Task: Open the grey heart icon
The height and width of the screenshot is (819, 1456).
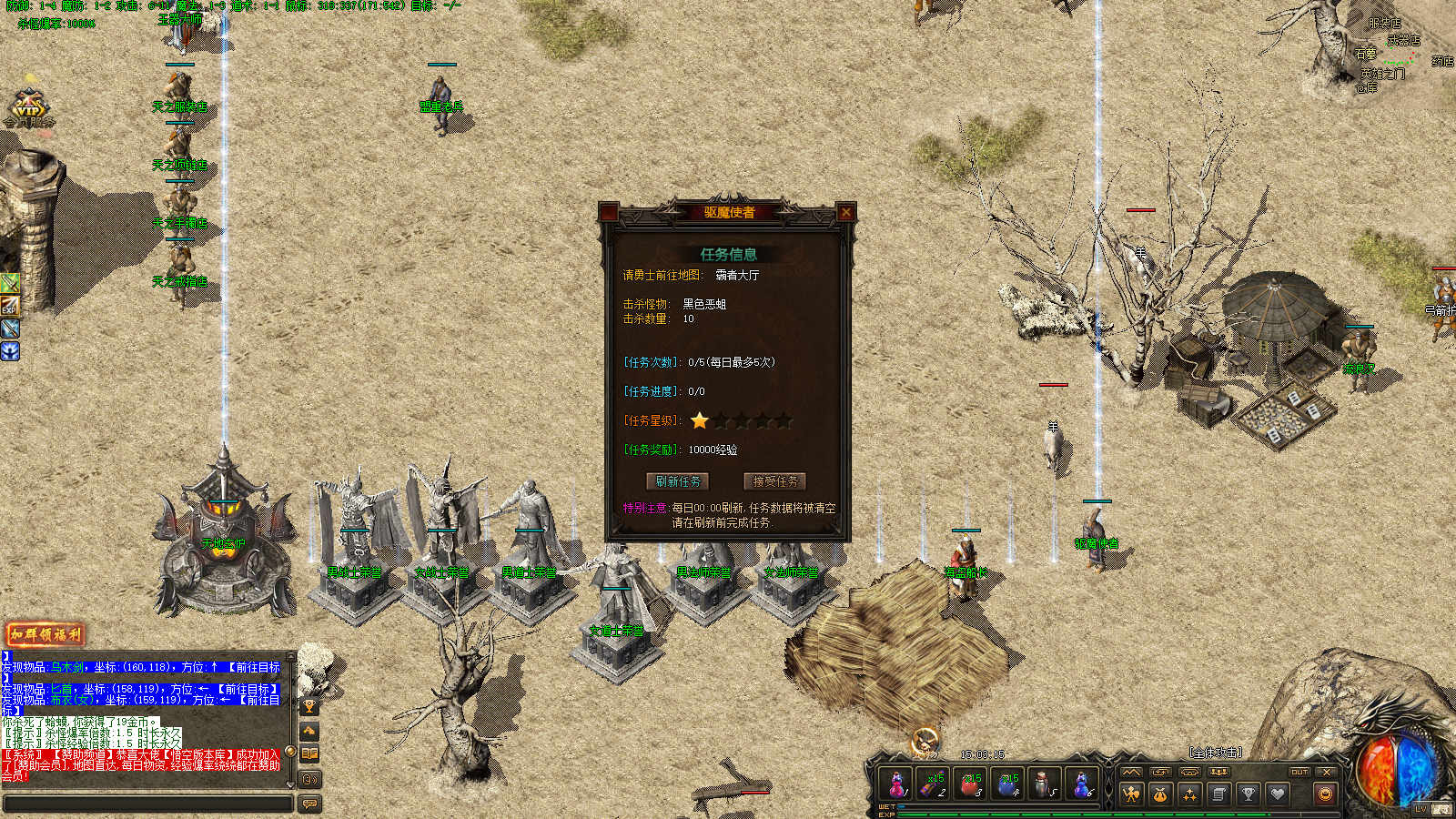Action: (x=1277, y=794)
